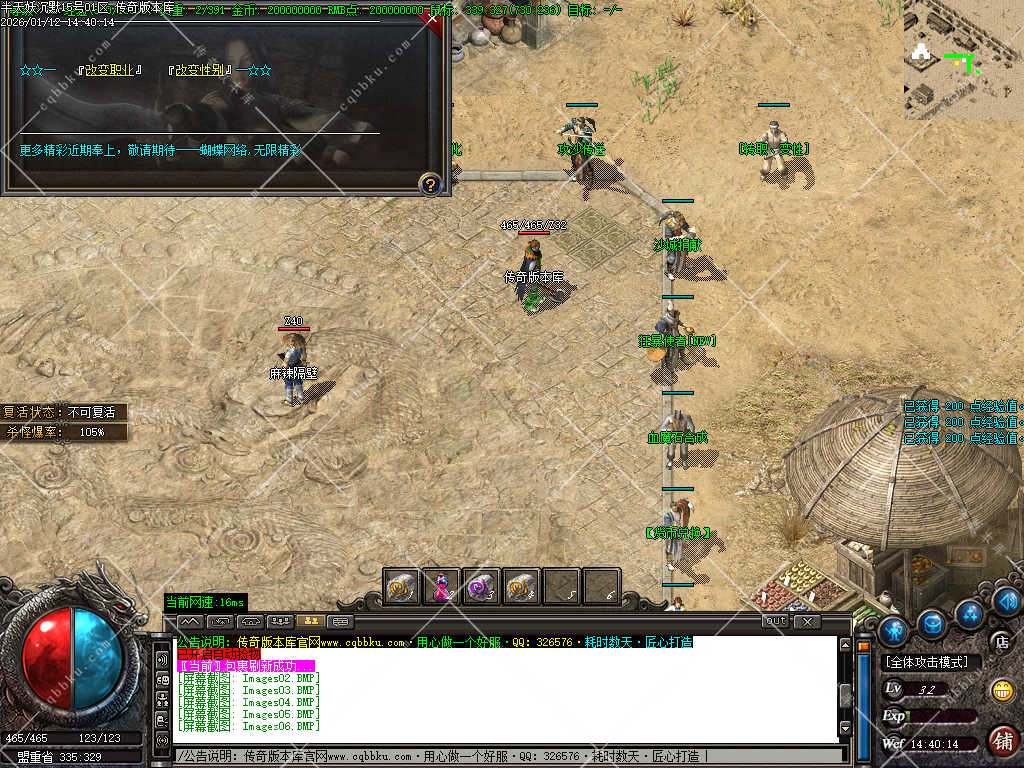Open the yellow smiley emoticon button
This screenshot has width=1024, height=768.
click(x=1001, y=690)
